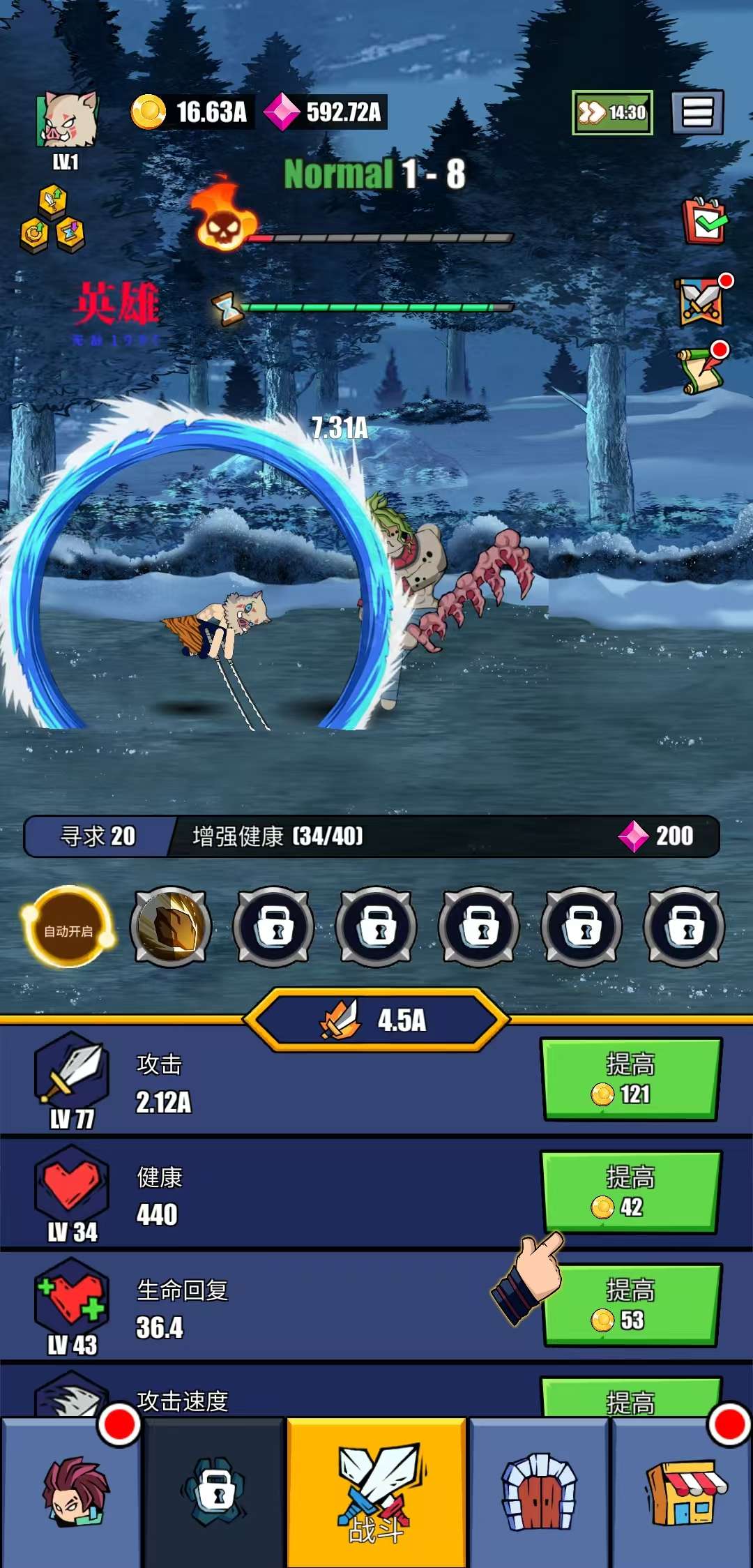The width and height of the screenshot is (753, 1568).
Task: Activate the 14:30 speed-up boost
Action: pyautogui.click(x=612, y=112)
